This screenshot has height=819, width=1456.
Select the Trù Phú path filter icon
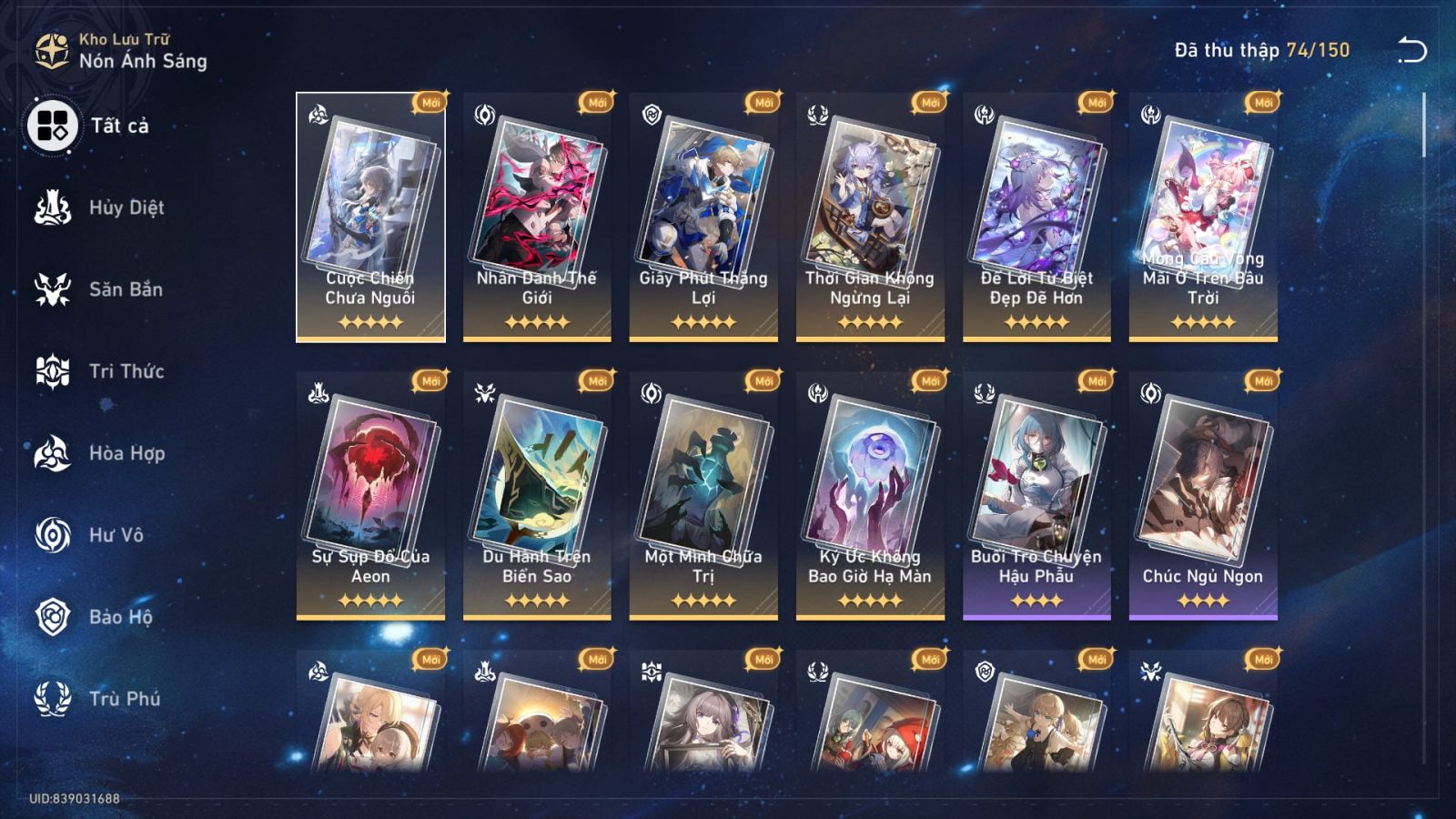(53, 699)
